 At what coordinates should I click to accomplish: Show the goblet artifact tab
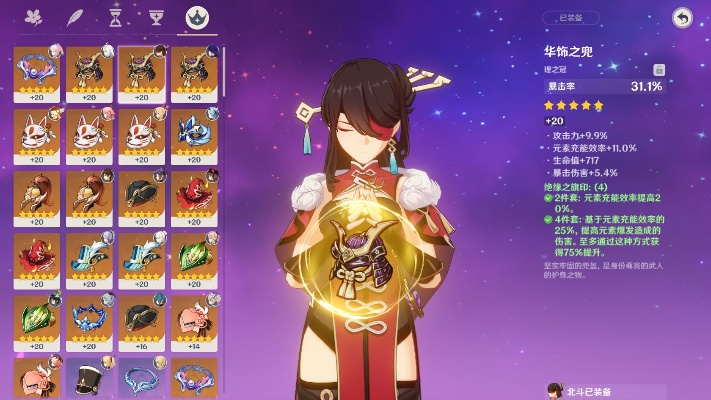[x=155, y=17]
